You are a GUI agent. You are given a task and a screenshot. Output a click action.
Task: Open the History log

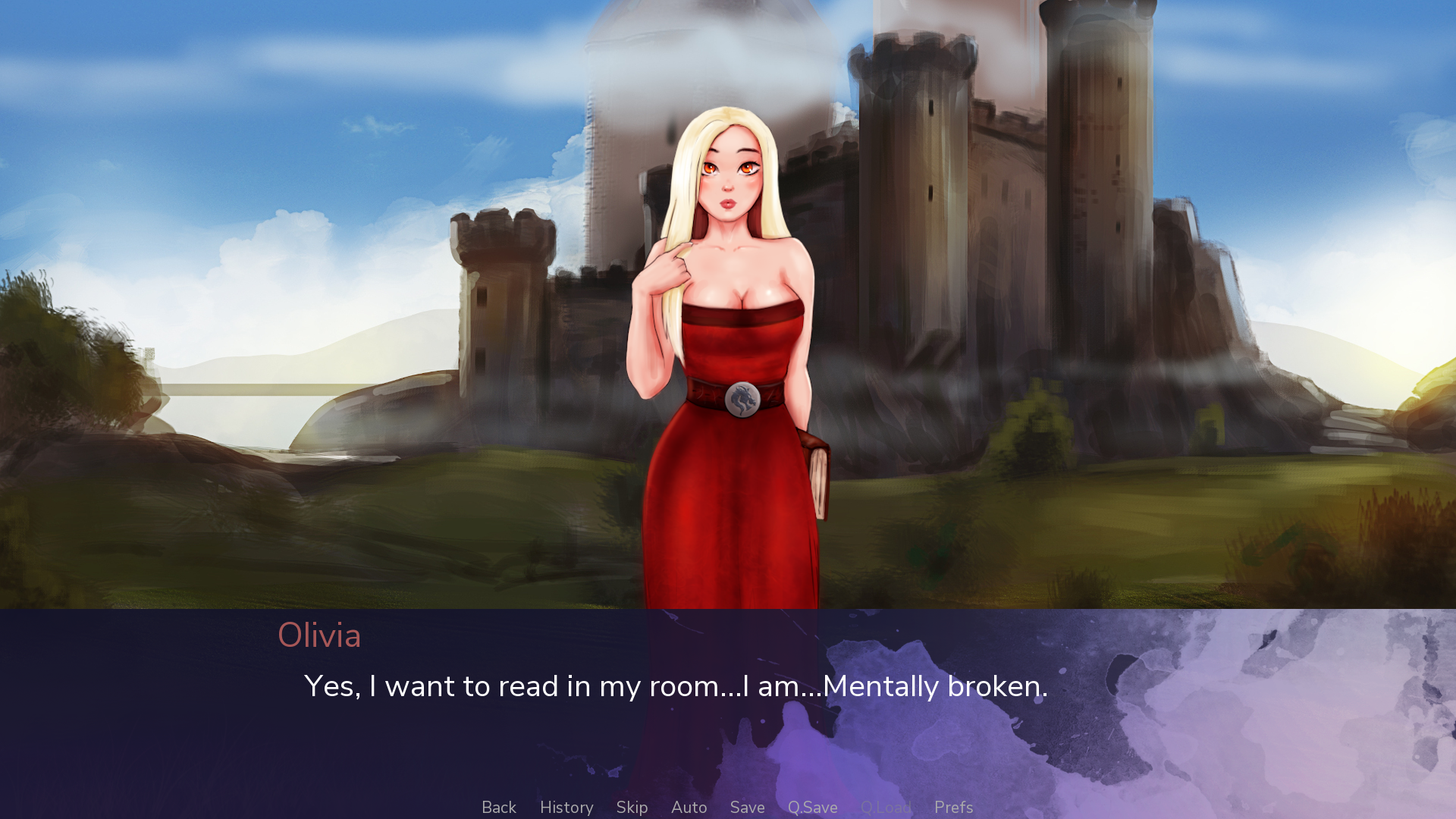[x=566, y=808]
